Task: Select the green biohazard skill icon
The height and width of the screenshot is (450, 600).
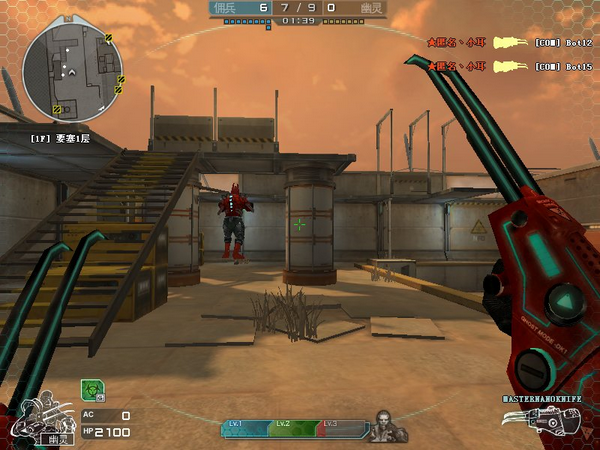Action: 92,391
